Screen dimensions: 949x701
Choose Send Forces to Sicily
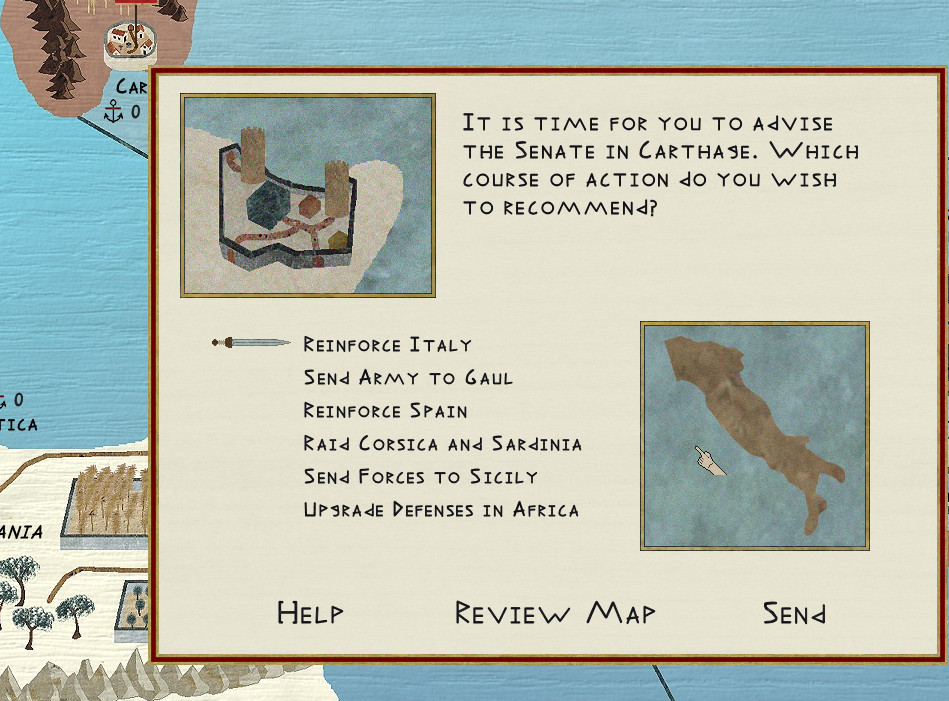tap(420, 477)
